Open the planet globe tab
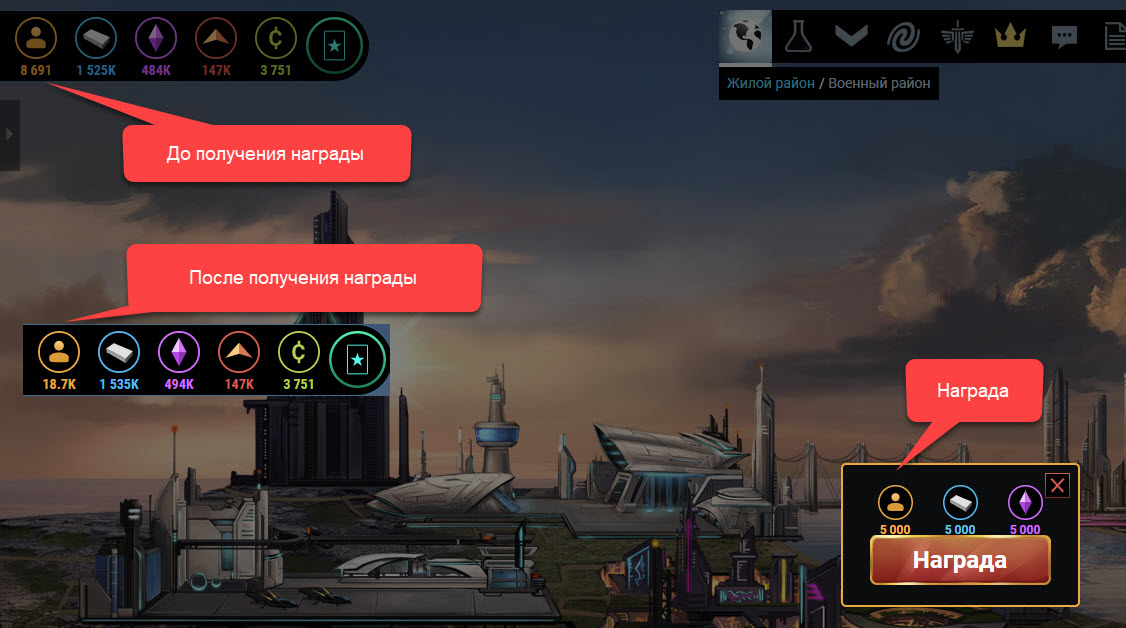Viewport: 1126px width, 628px height. tap(745, 37)
